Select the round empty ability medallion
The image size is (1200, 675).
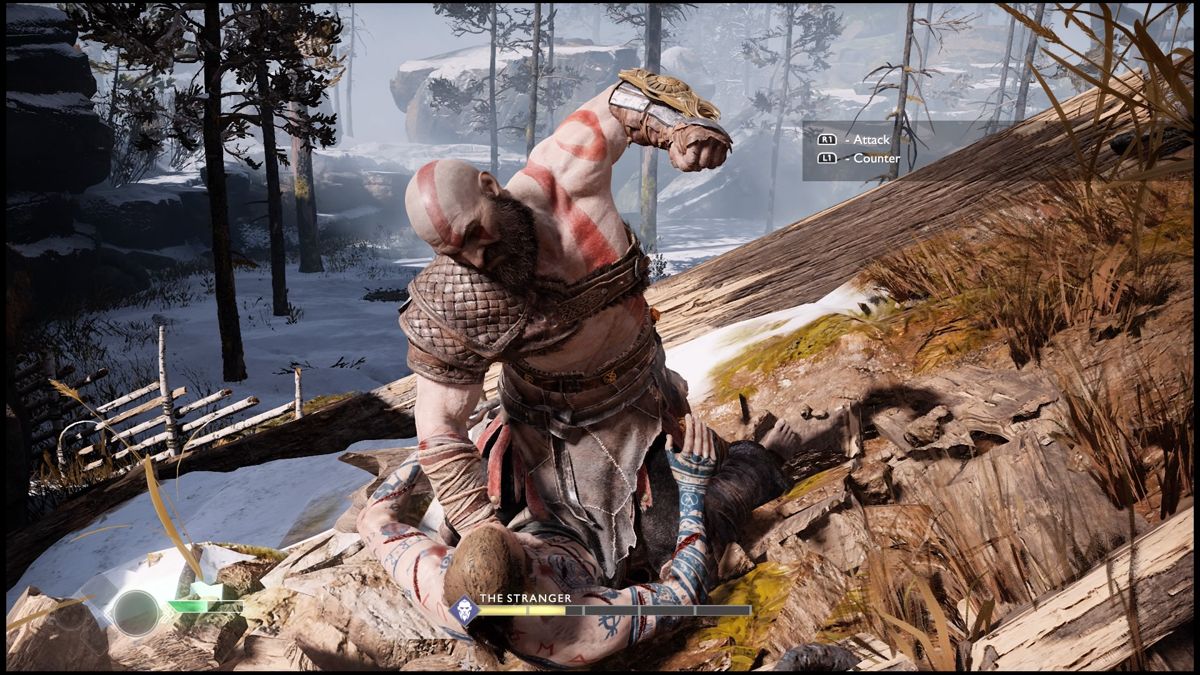click(136, 612)
